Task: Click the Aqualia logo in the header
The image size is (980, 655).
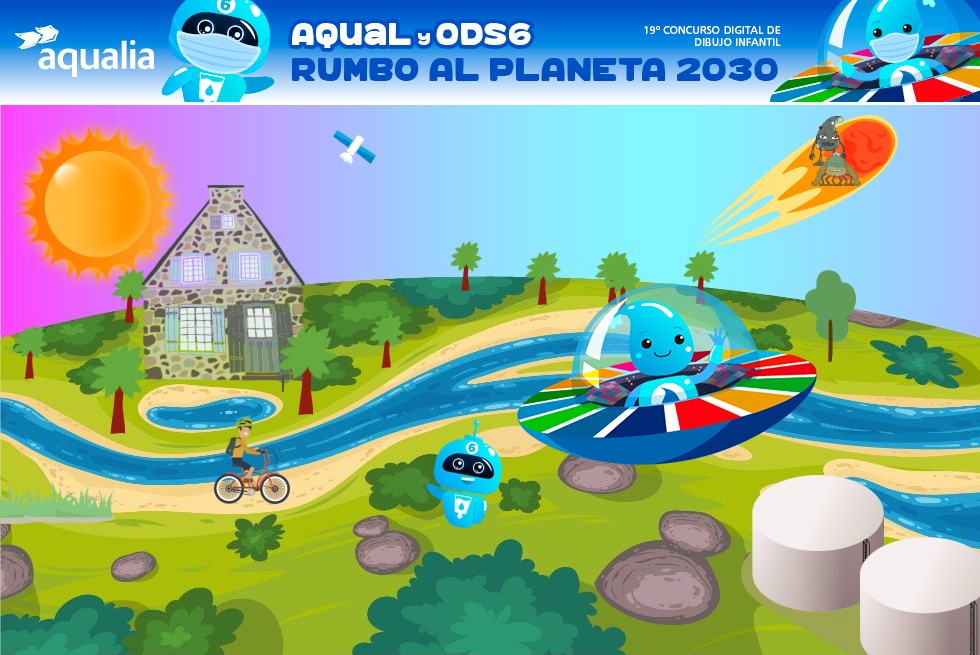Action: point(85,51)
